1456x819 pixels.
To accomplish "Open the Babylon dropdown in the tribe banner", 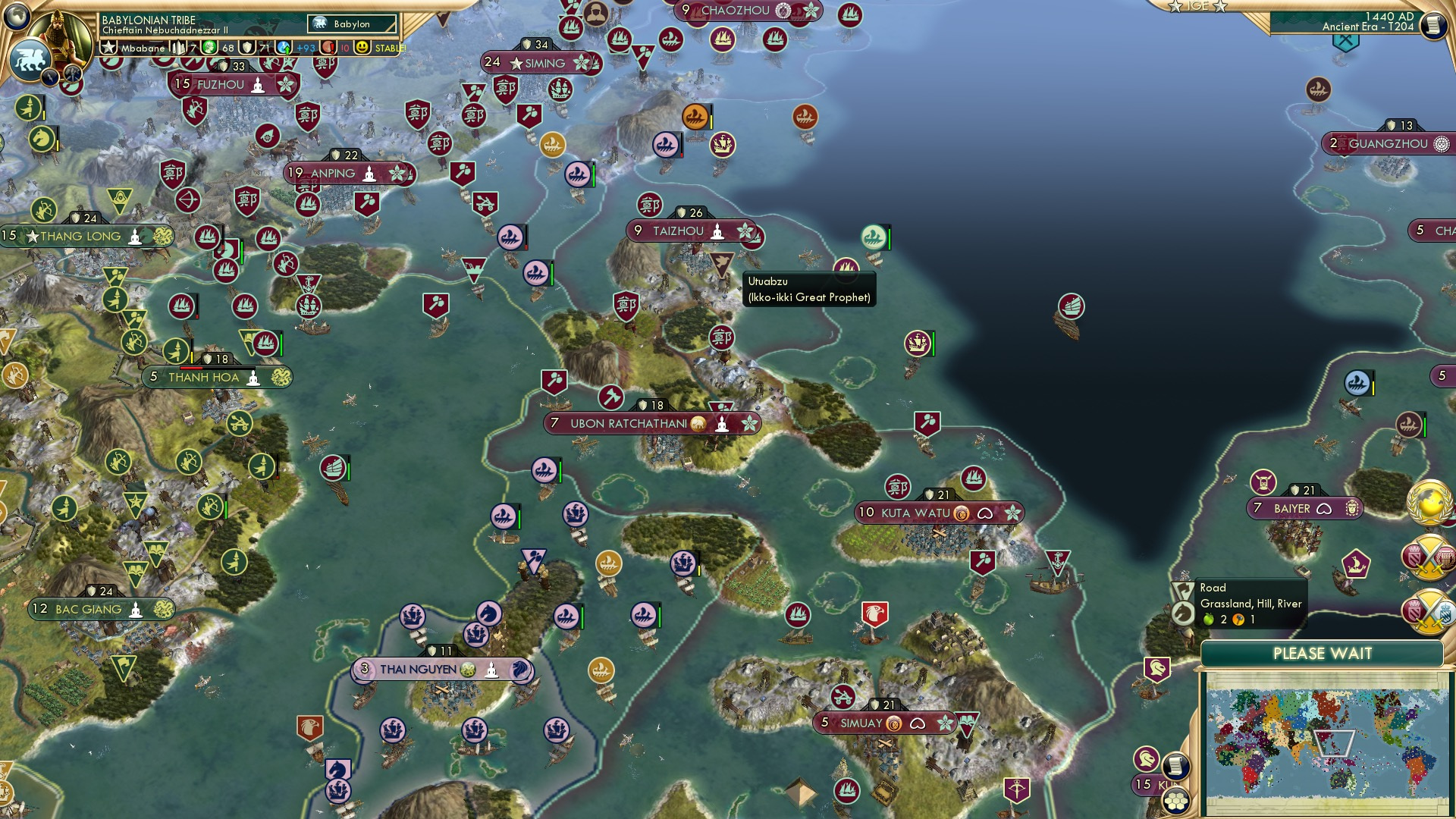I will tap(350, 24).
